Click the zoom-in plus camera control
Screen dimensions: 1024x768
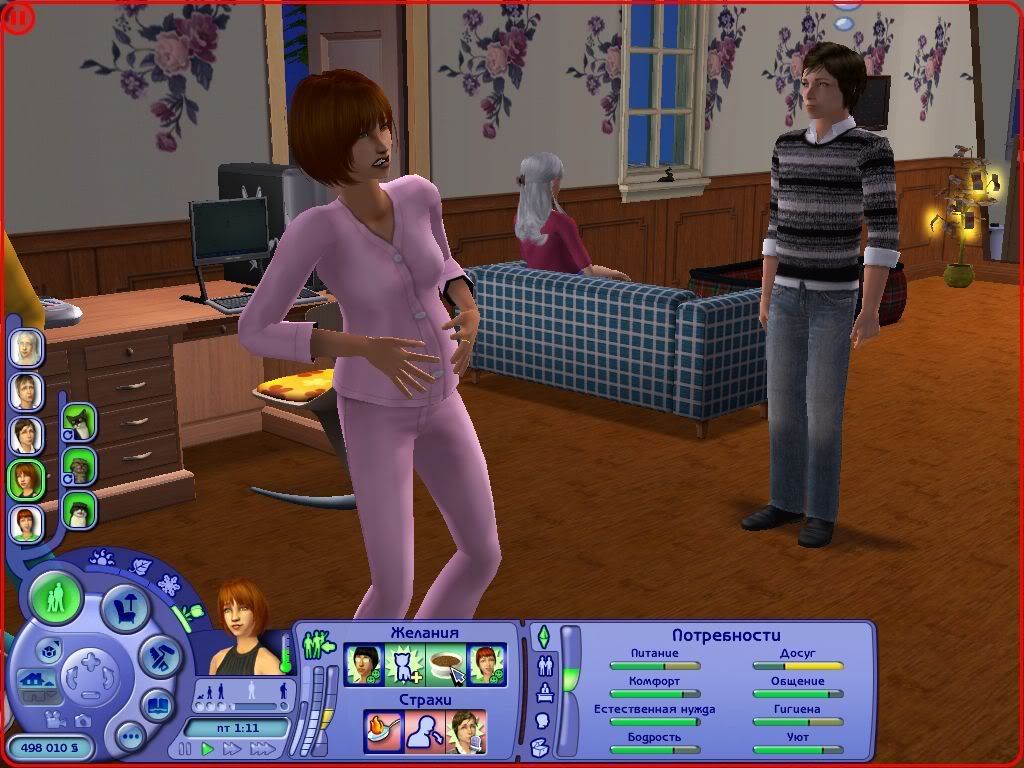(90, 660)
